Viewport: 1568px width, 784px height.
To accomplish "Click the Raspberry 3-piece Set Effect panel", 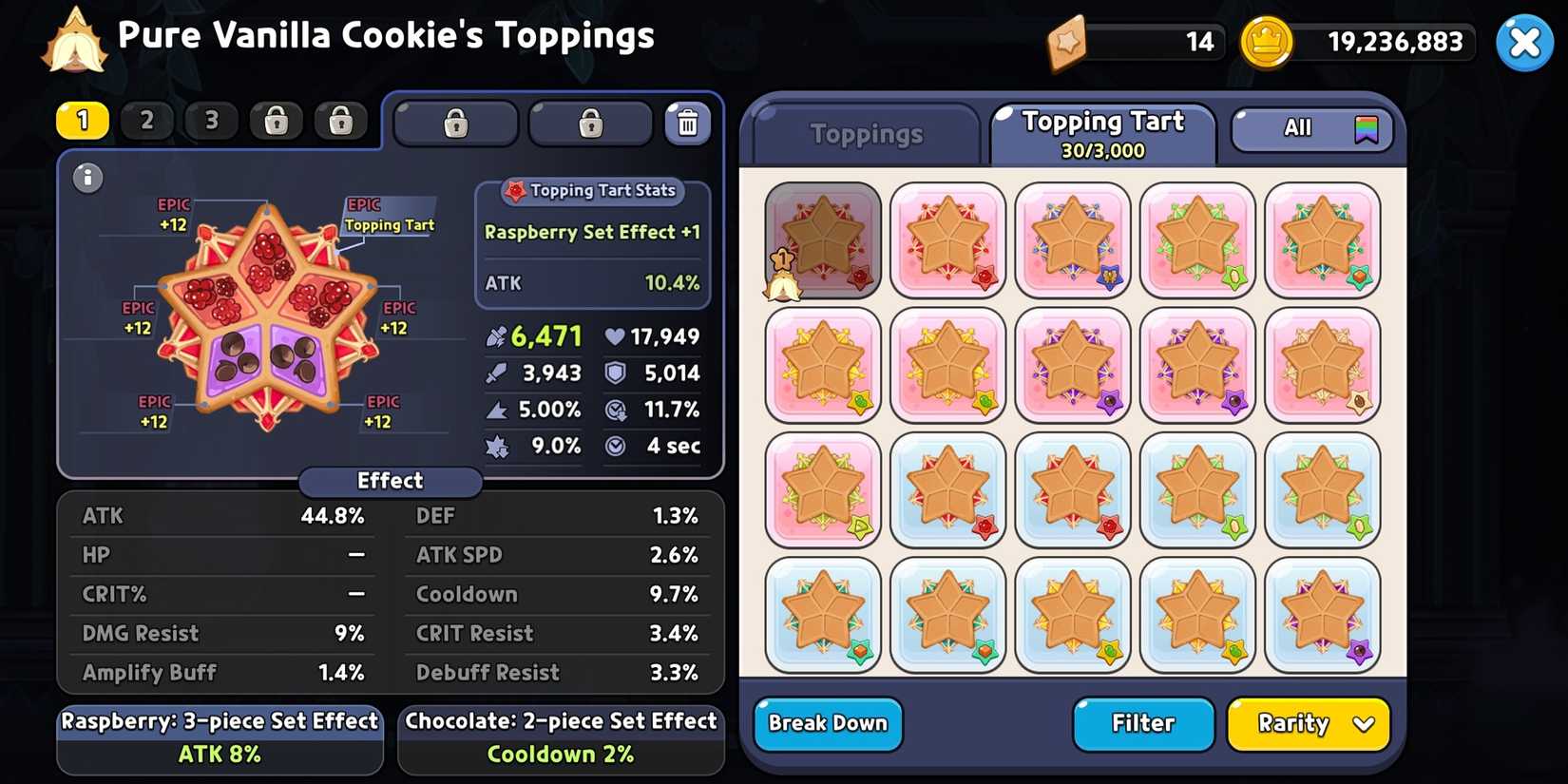I will [220, 737].
